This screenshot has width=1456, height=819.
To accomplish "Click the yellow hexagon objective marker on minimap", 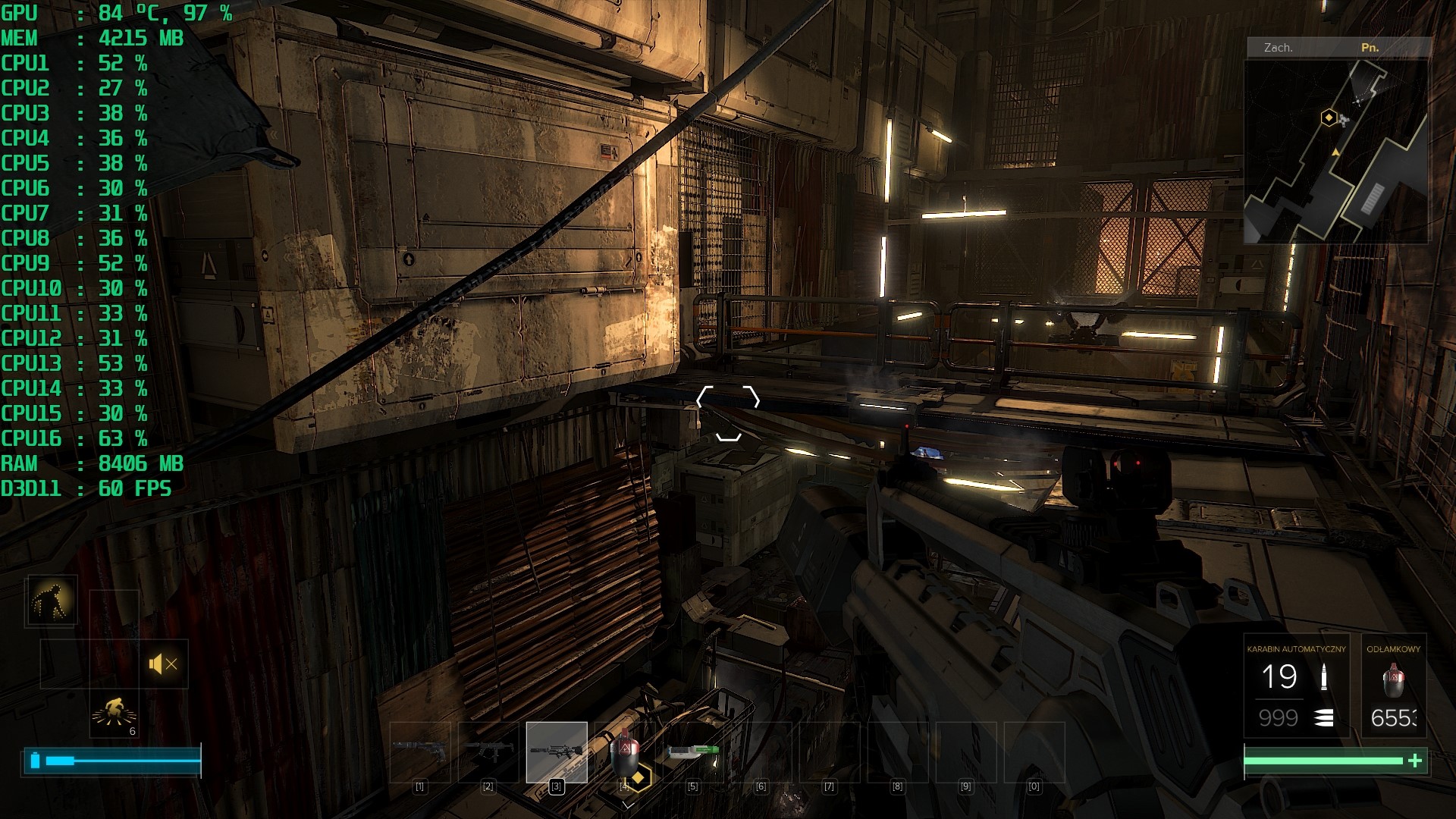I will pos(1329,118).
